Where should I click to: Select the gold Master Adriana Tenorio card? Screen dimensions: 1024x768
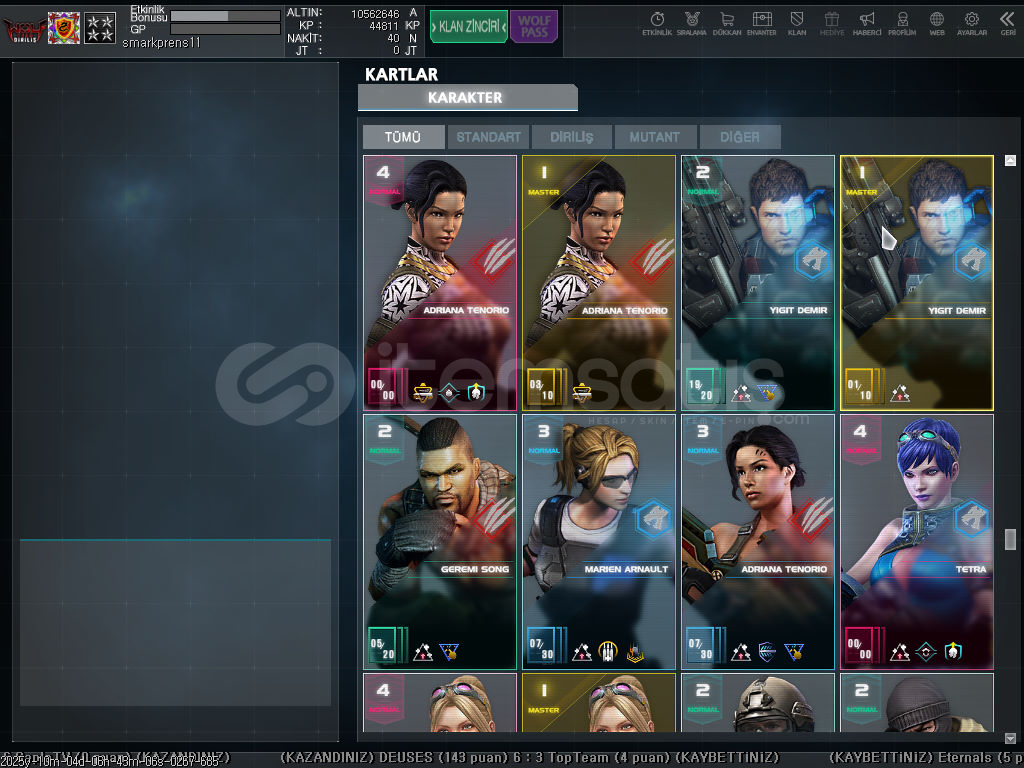[598, 282]
